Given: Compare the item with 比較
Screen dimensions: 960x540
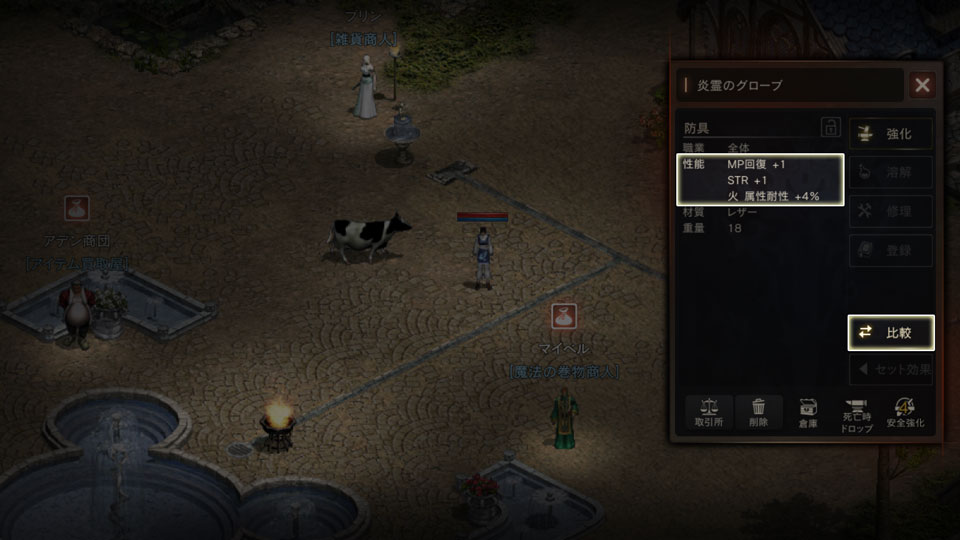Looking at the screenshot, I should 891,332.
